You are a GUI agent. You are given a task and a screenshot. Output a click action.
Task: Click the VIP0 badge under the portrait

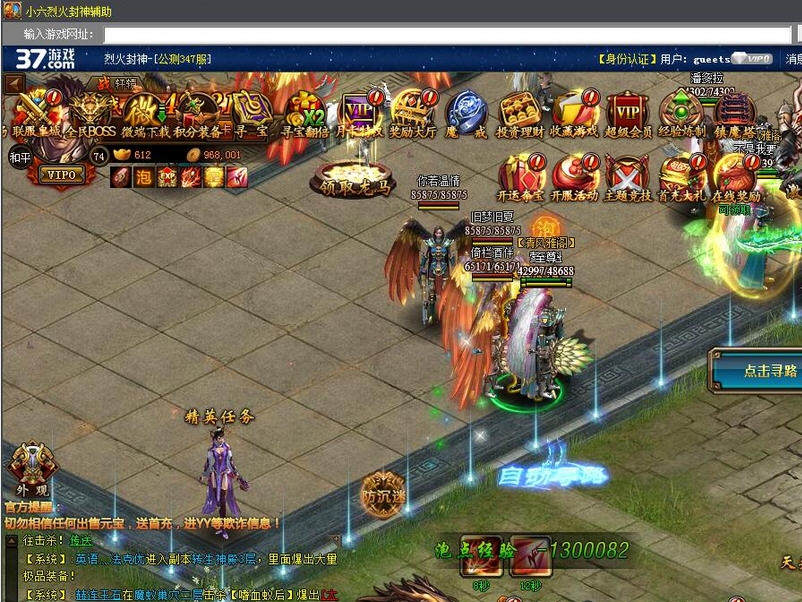coord(63,174)
